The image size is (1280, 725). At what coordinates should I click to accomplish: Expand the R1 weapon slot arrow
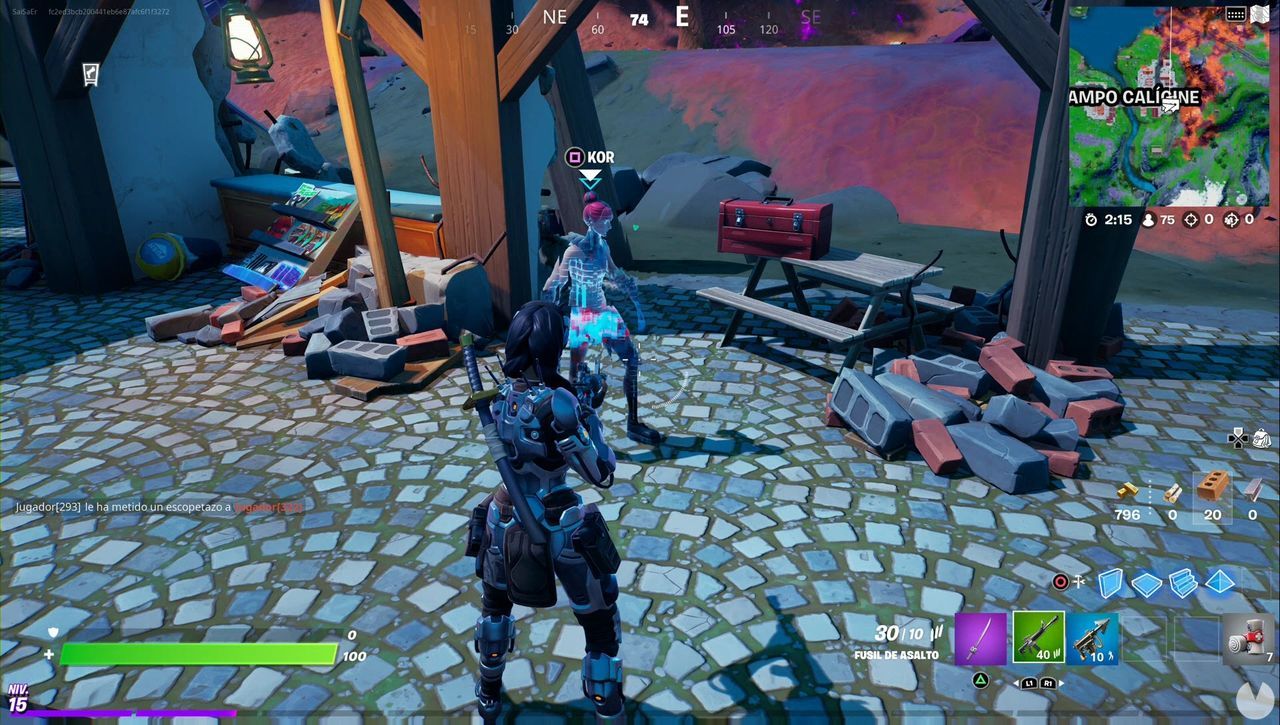click(x=1059, y=683)
